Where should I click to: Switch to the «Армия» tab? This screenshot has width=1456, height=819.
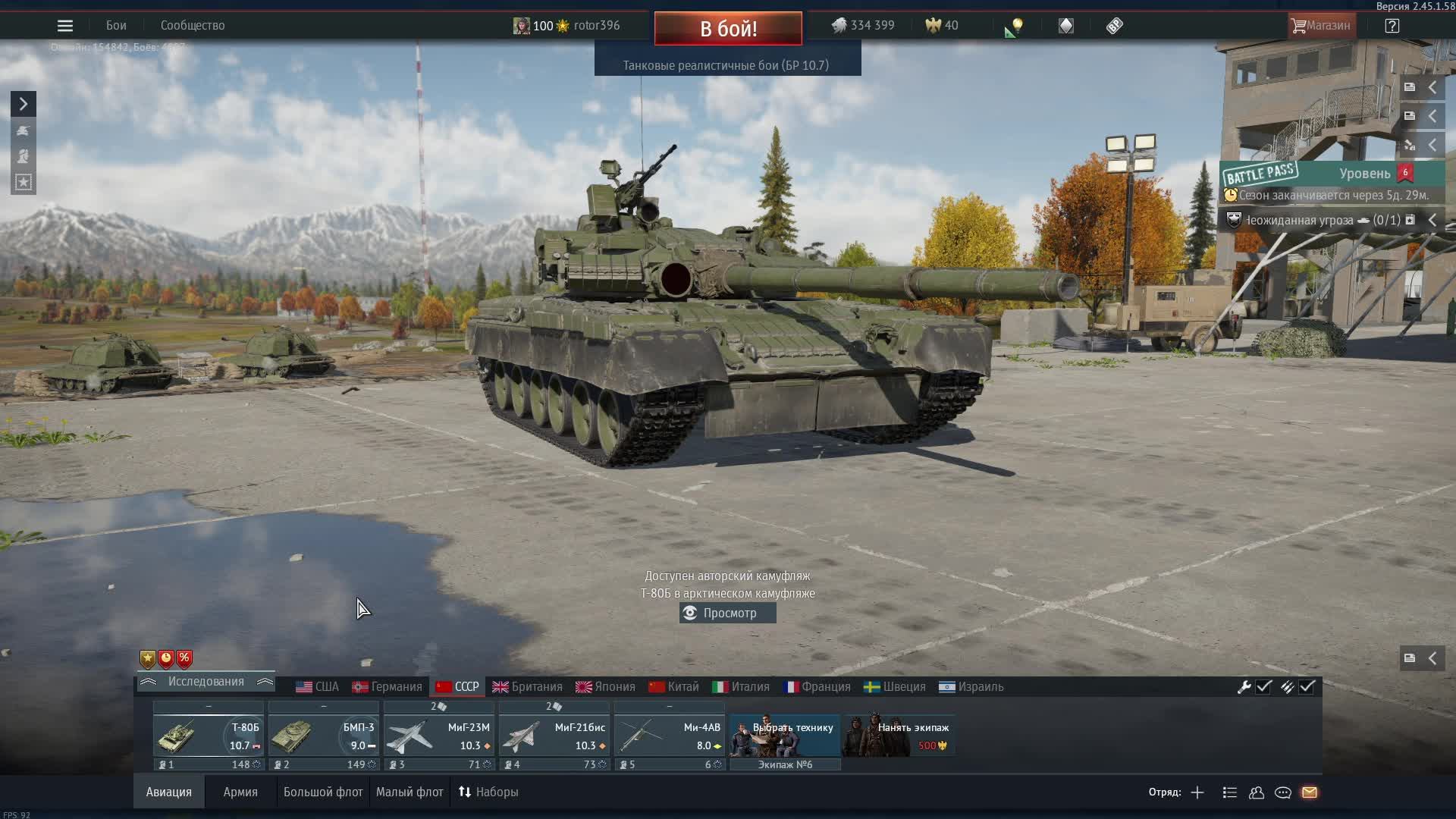[x=240, y=792]
